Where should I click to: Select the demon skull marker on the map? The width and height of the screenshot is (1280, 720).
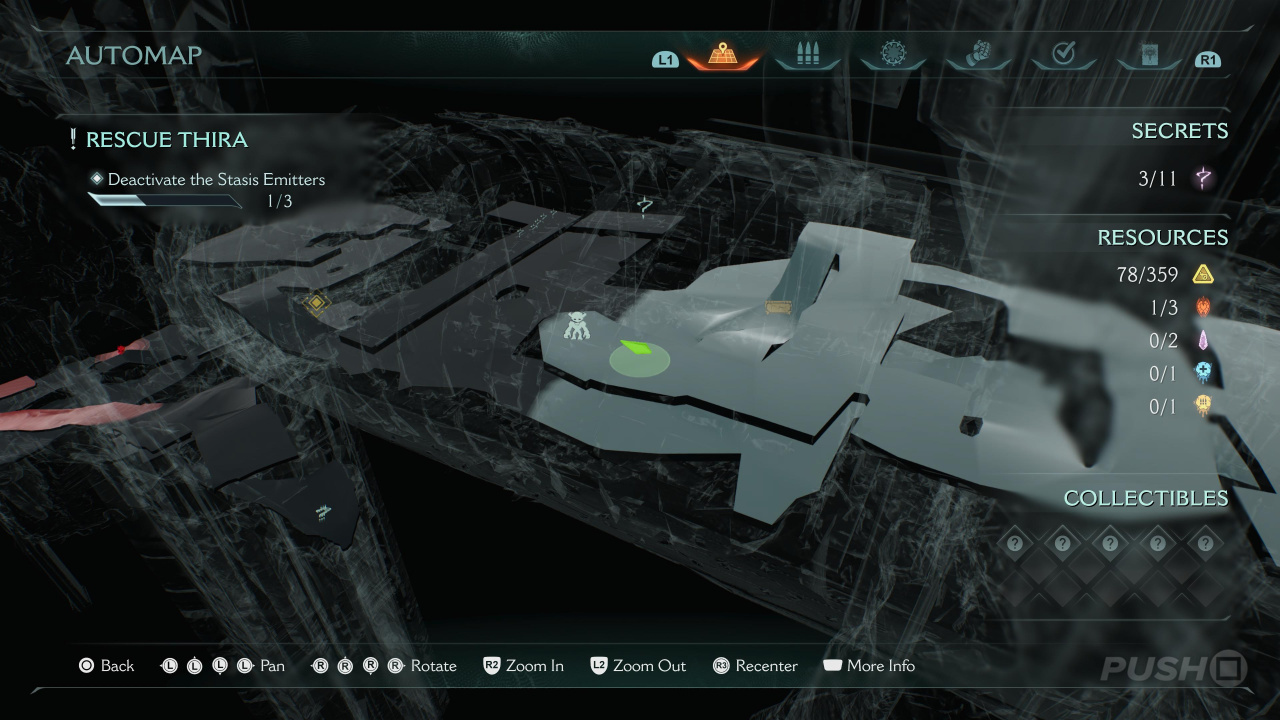pyautogui.click(x=577, y=326)
